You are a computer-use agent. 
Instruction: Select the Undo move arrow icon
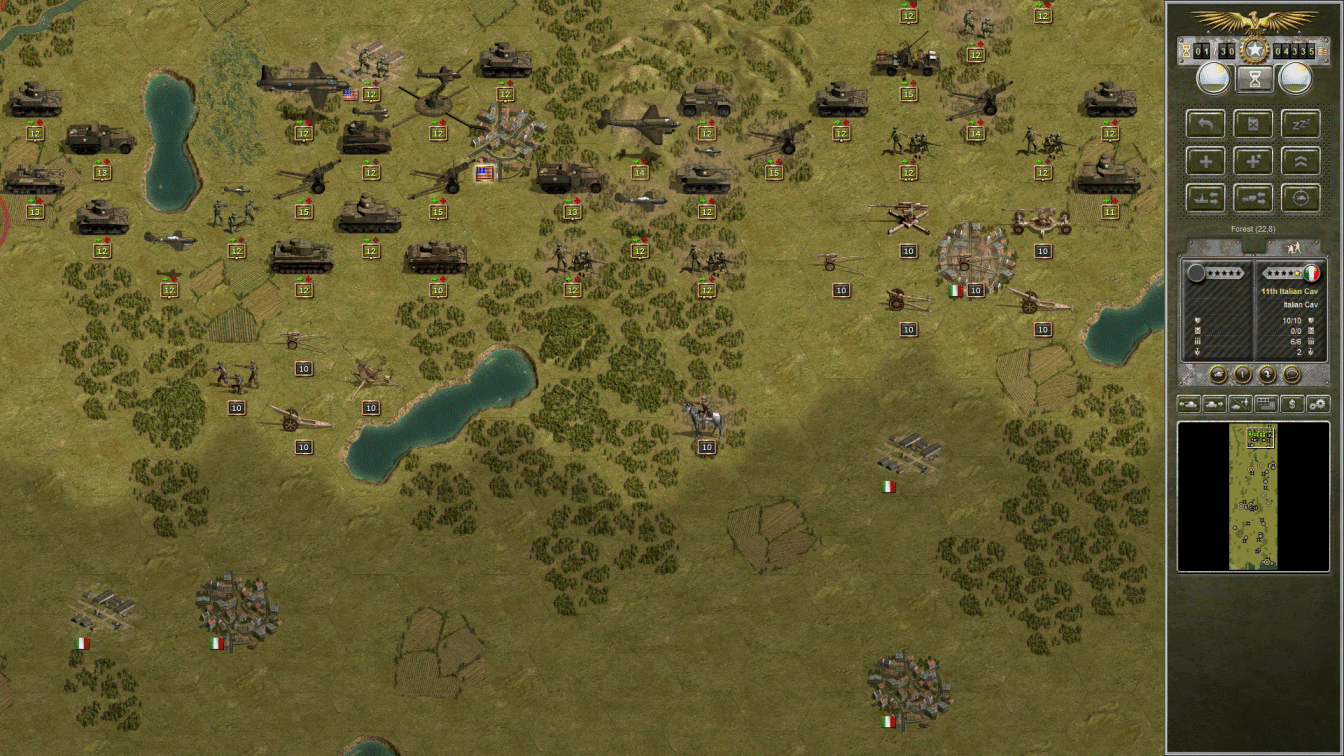[x=1205, y=123]
